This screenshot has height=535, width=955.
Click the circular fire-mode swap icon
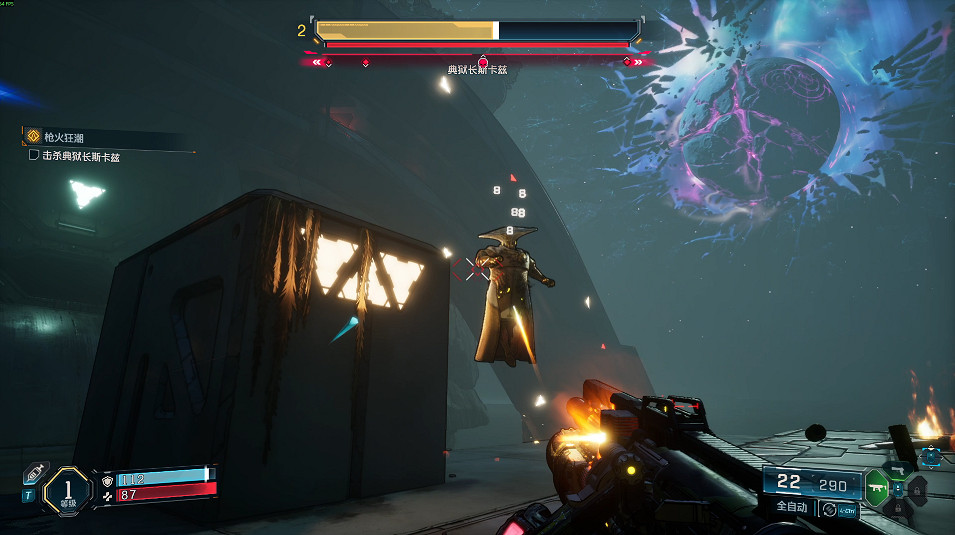coord(828,508)
